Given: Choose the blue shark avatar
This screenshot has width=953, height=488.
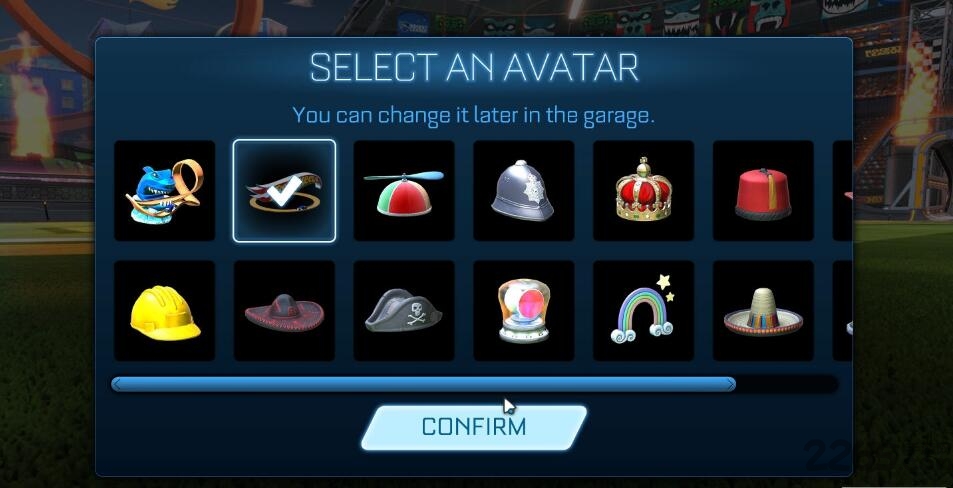Looking at the screenshot, I should [164, 190].
